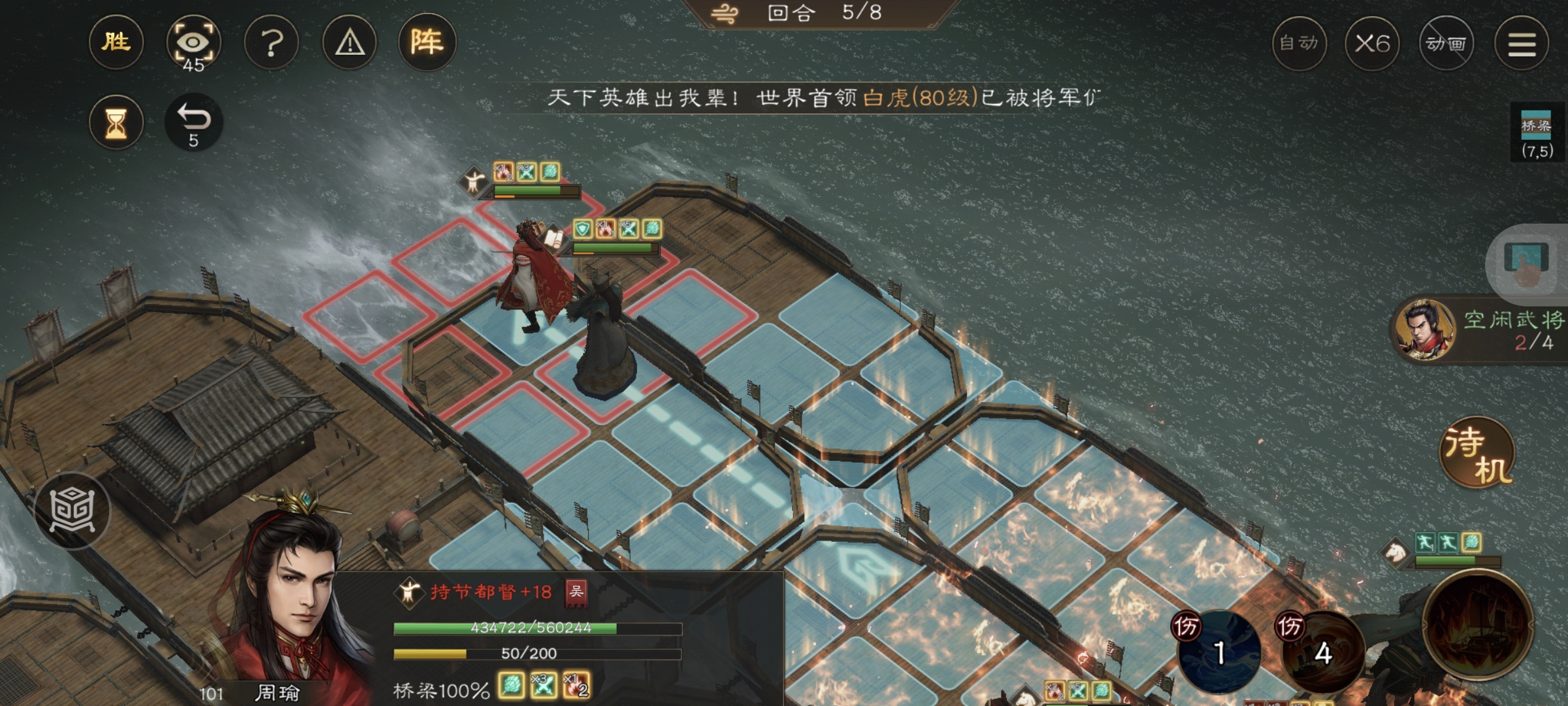Select the eye observation mode icon showing 45
1568x706 pixels.
tap(194, 42)
